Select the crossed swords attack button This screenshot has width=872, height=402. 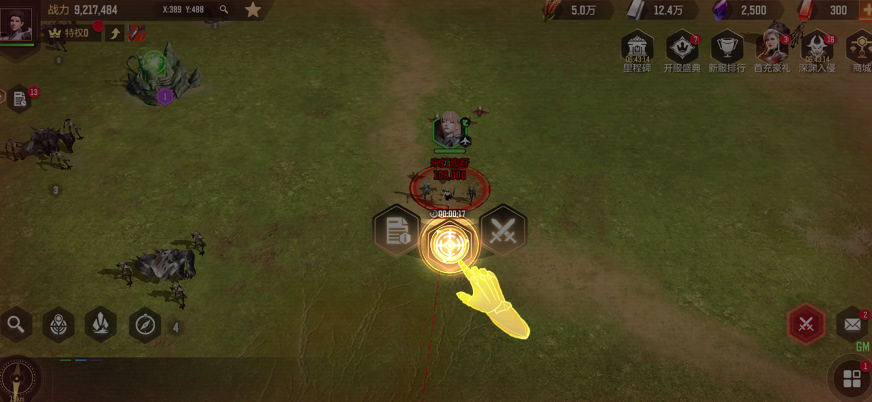pos(502,232)
